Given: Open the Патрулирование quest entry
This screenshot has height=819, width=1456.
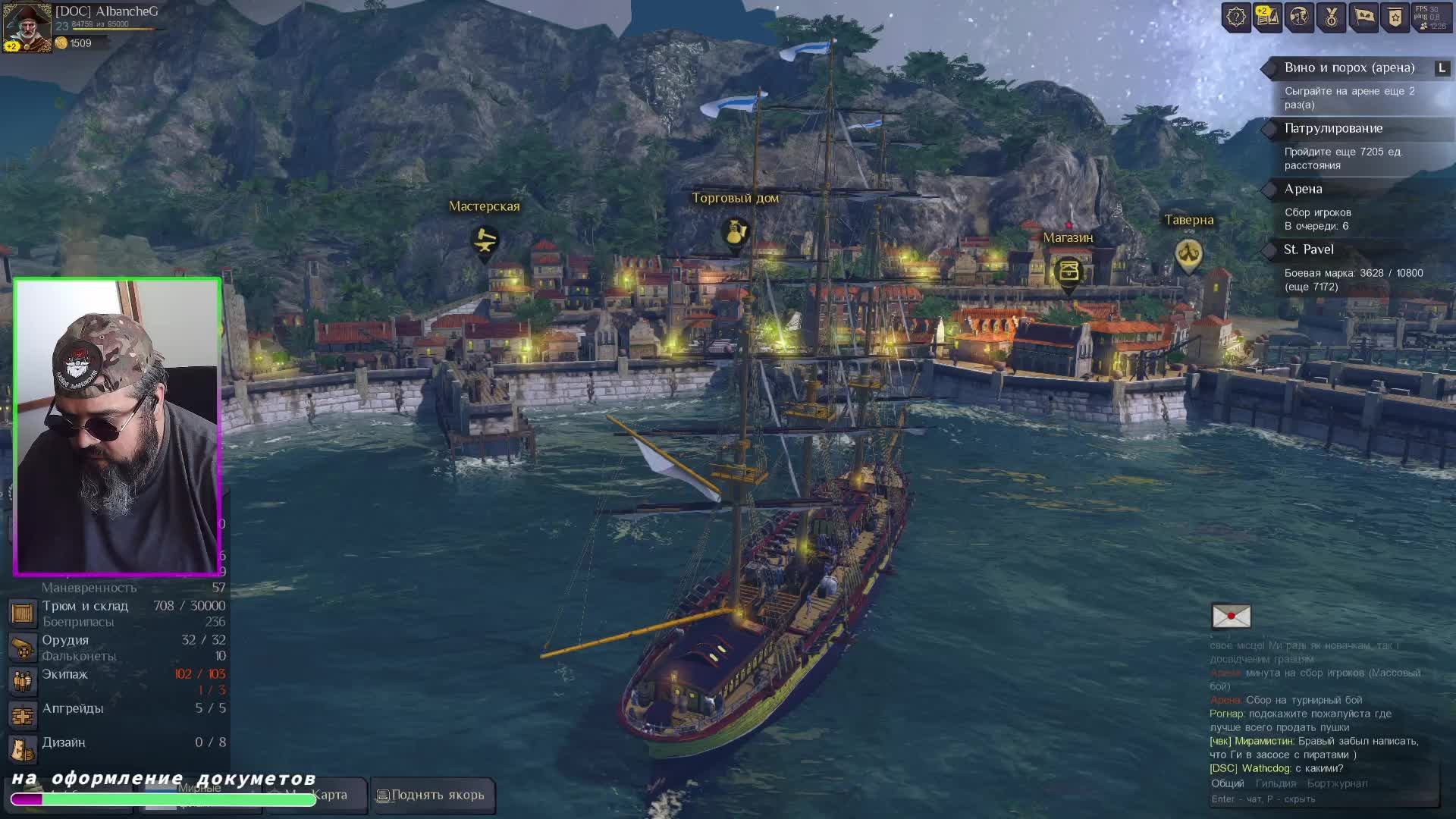Looking at the screenshot, I should pyautogui.click(x=1333, y=129).
